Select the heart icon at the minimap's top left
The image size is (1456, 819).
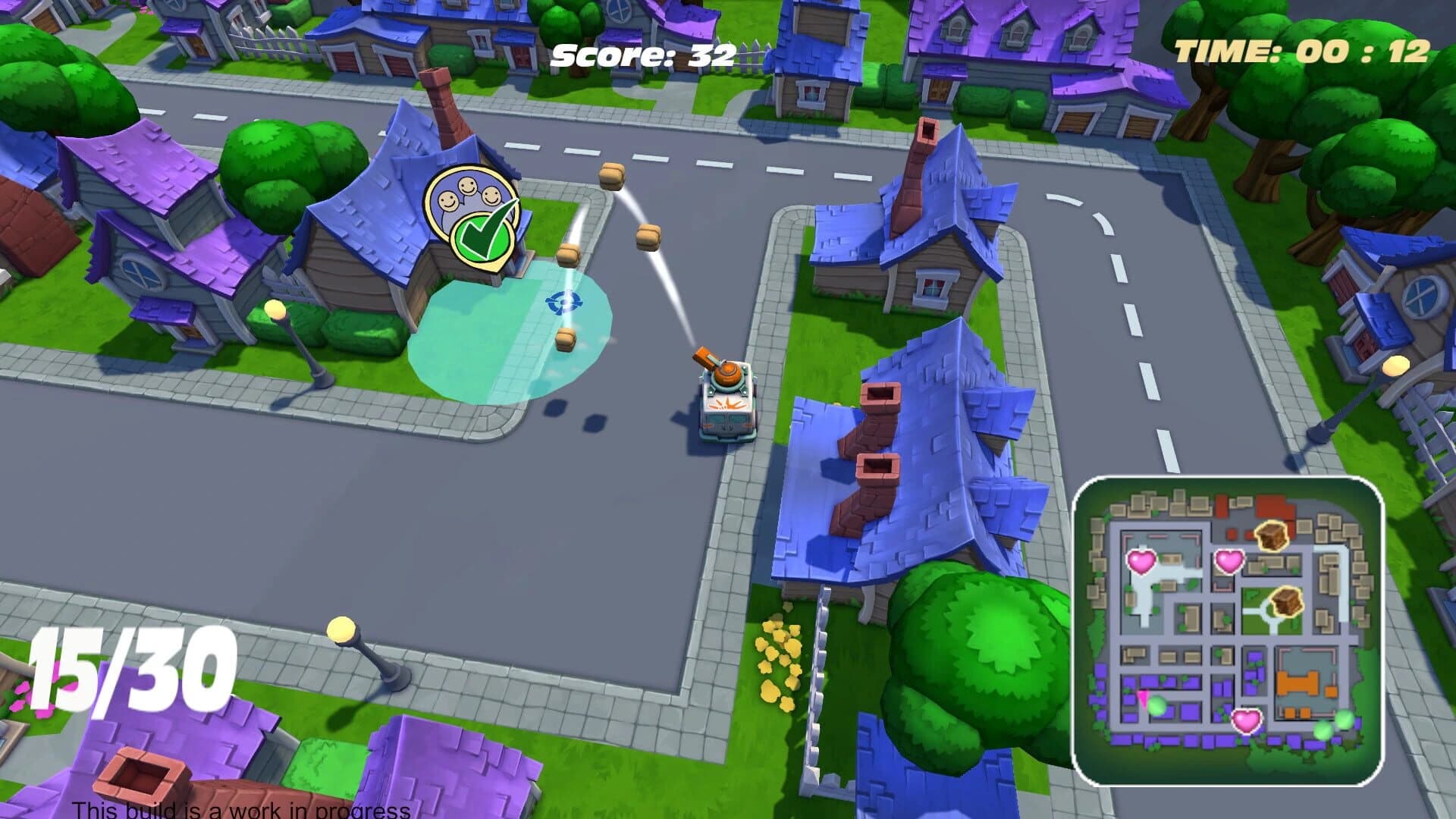tap(1140, 563)
